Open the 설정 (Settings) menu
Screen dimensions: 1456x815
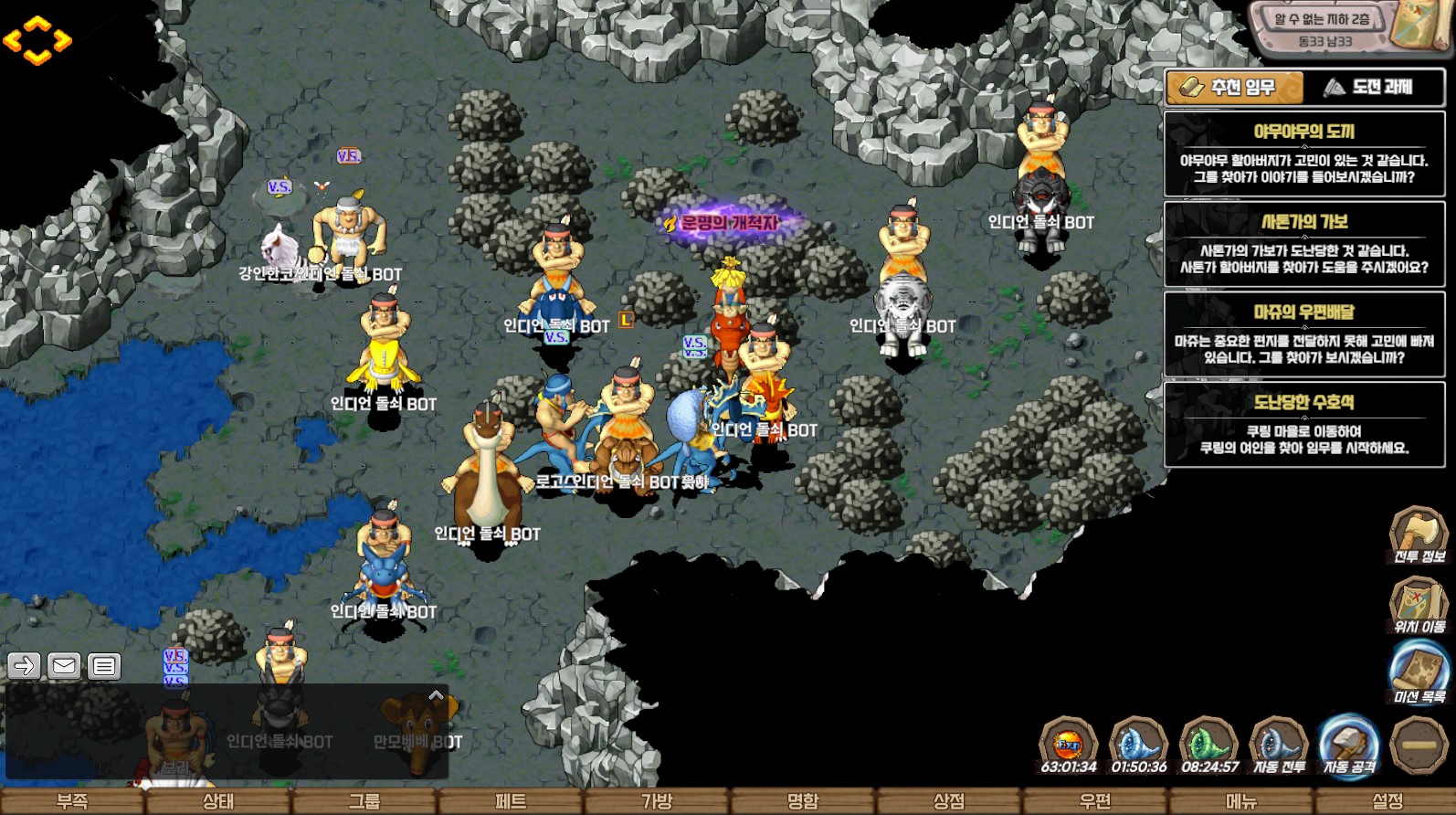(1387, 801)
